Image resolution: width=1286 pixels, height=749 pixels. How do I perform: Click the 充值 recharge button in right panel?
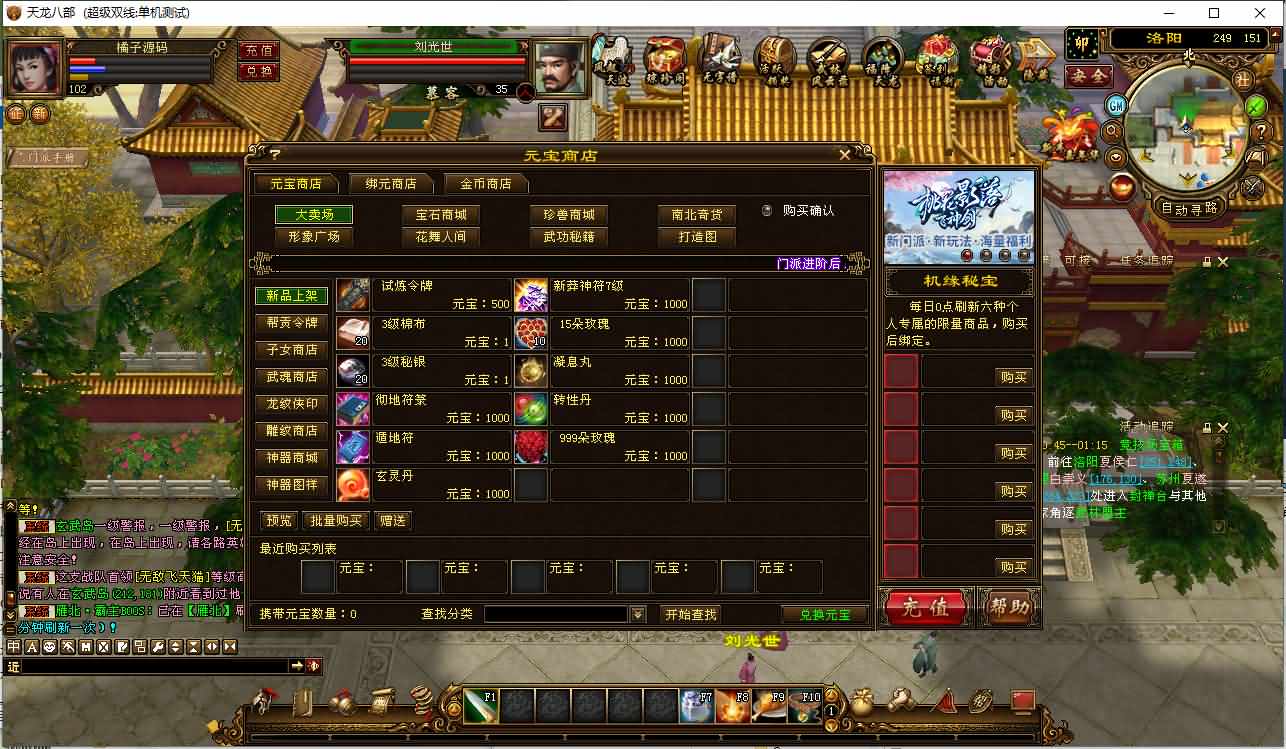(x=925, y=608)
